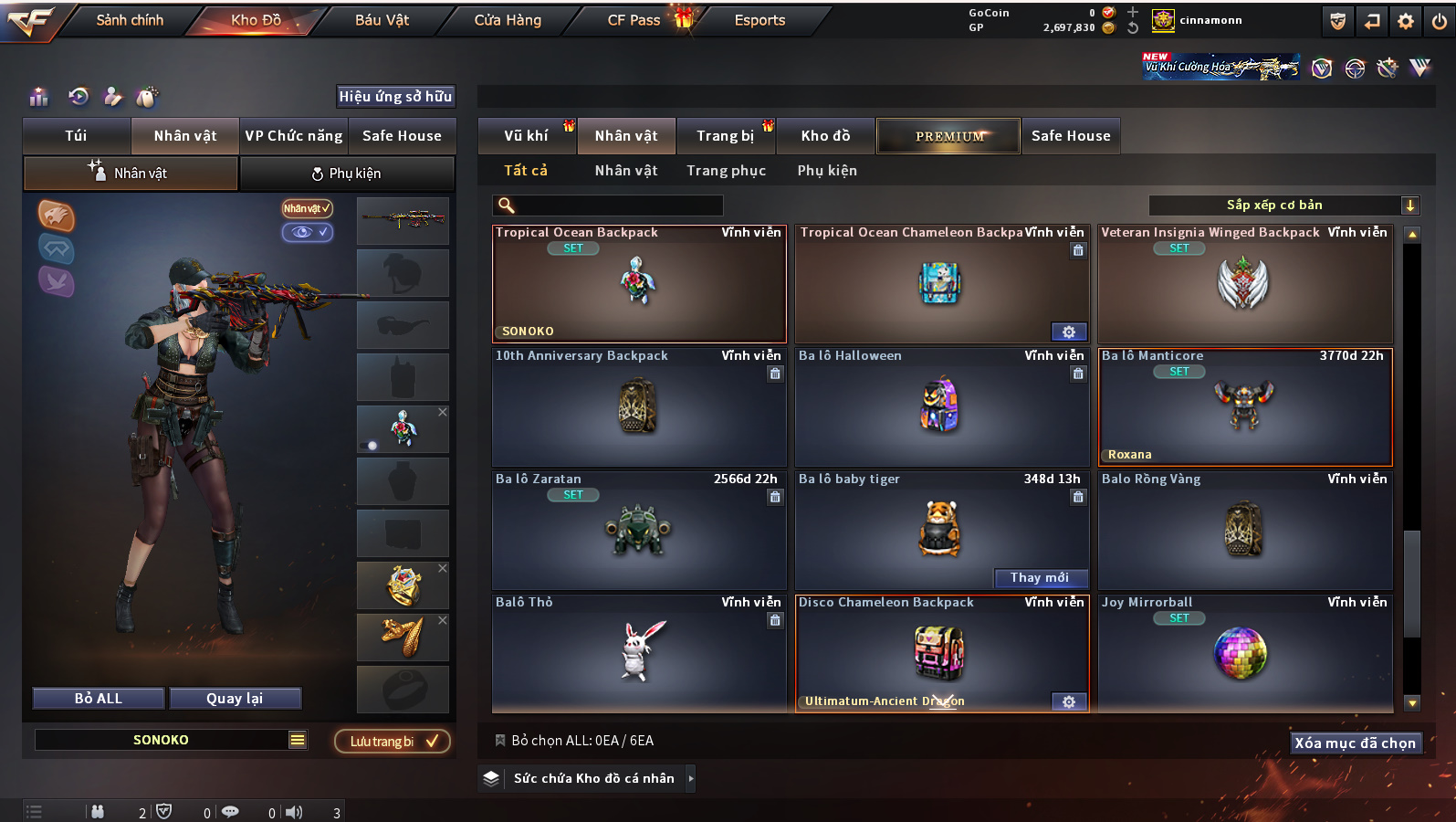The height and width of the screenshot is (822, 1456).
Task: Expand Sức chứa Kho đồ cá nhân
Action: [593, 778]
